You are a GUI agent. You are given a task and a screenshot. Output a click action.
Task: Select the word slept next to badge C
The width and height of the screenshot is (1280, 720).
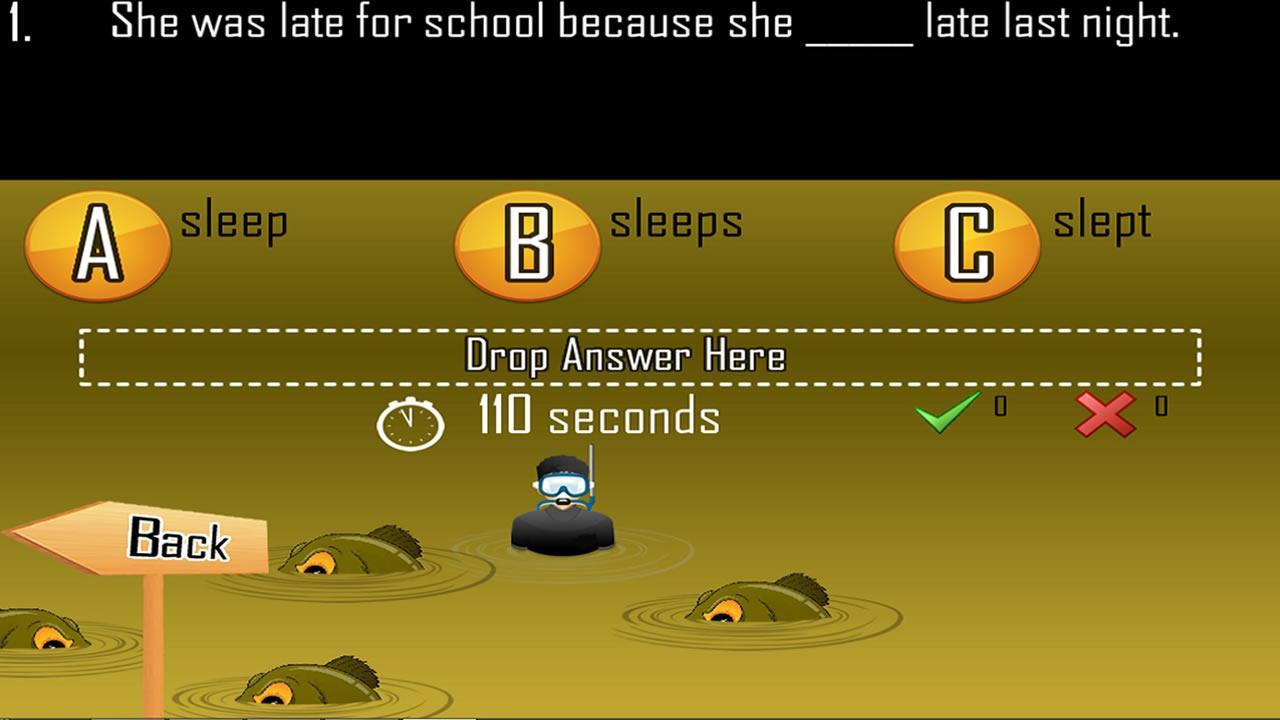click(x=1102, y=222)
